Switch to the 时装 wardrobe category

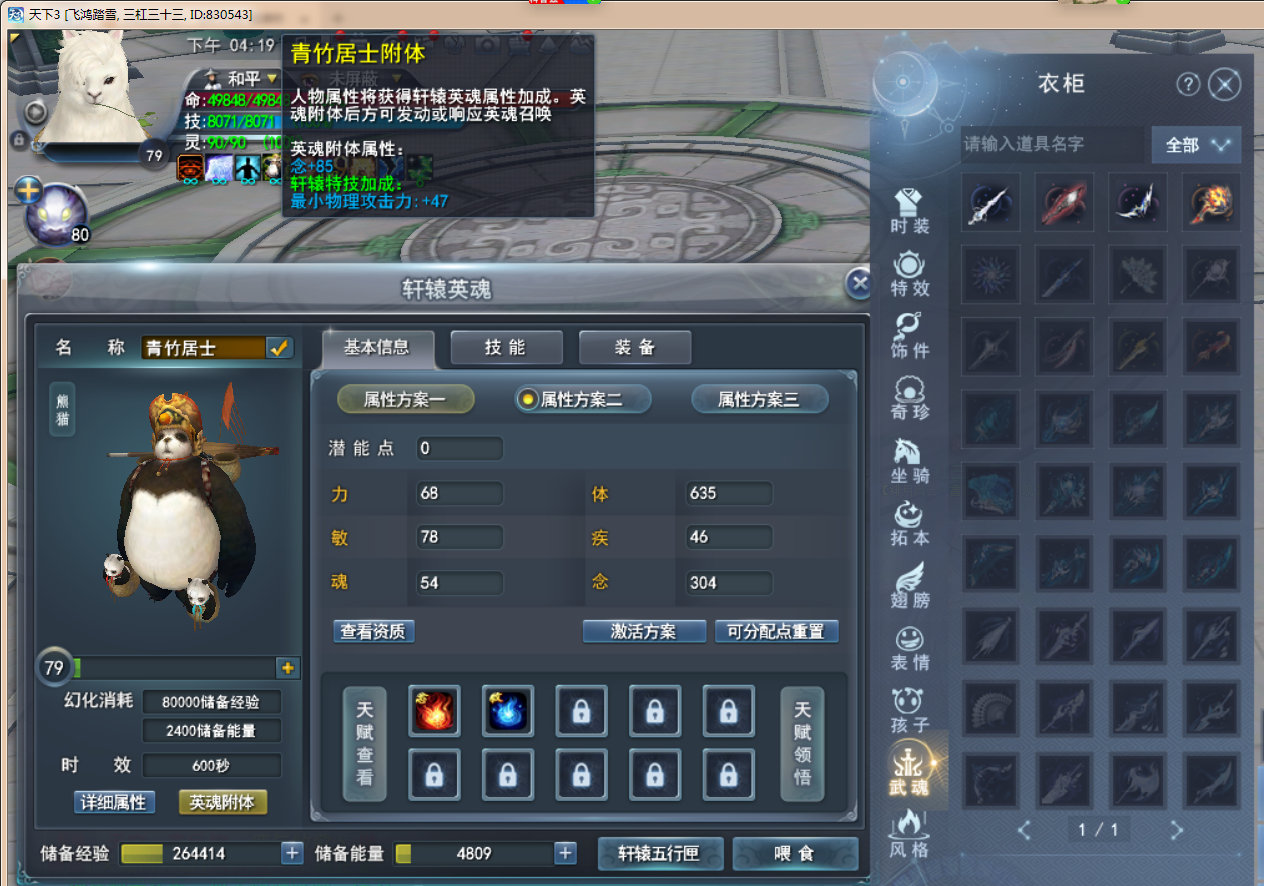910,211
